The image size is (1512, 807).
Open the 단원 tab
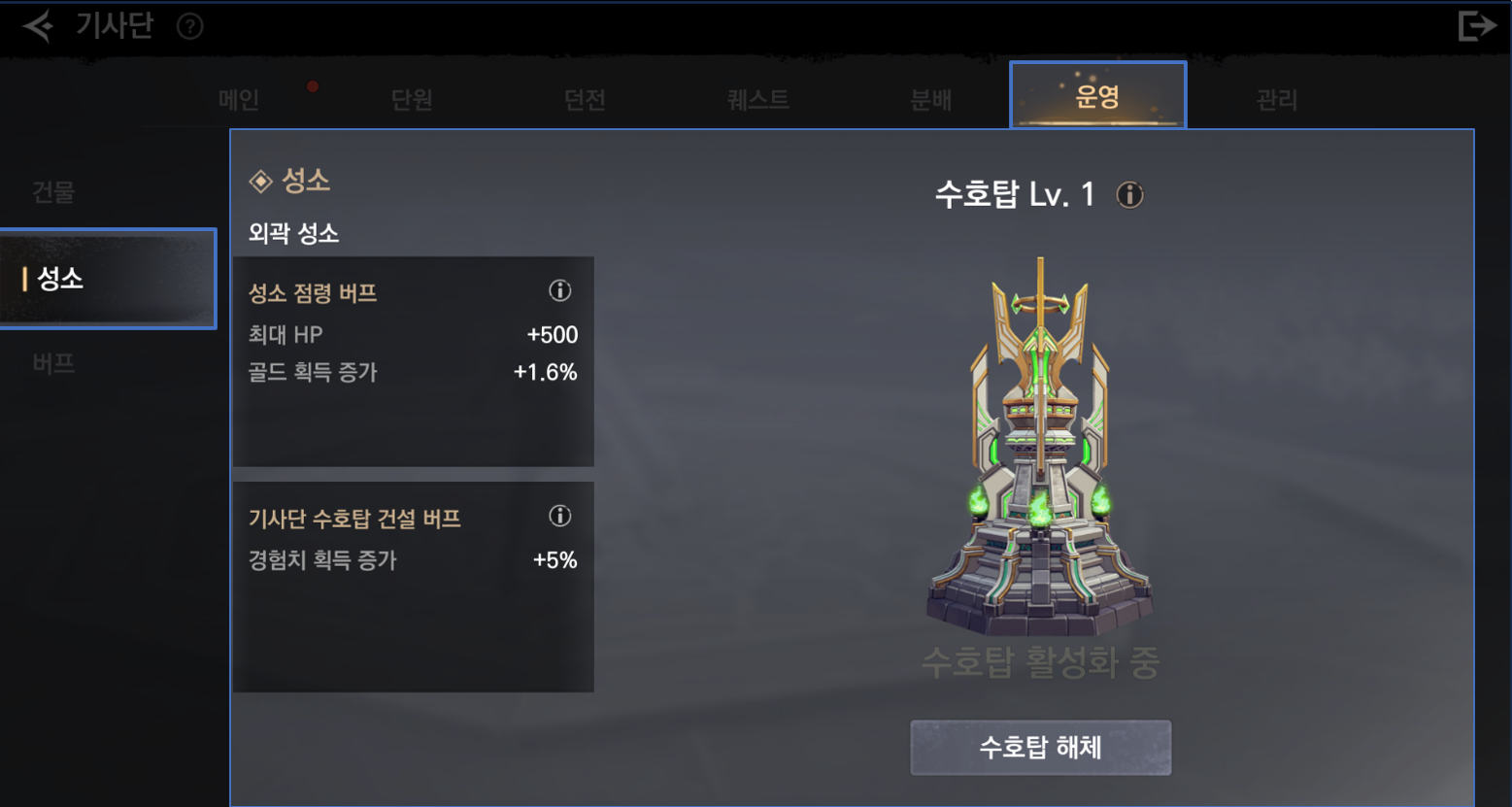412,99
